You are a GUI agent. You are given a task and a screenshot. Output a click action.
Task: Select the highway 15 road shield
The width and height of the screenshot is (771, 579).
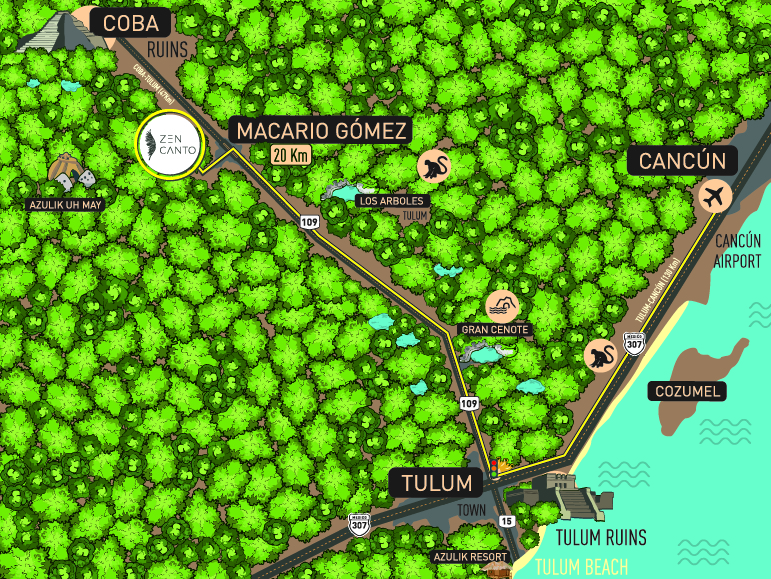(507, 521)
